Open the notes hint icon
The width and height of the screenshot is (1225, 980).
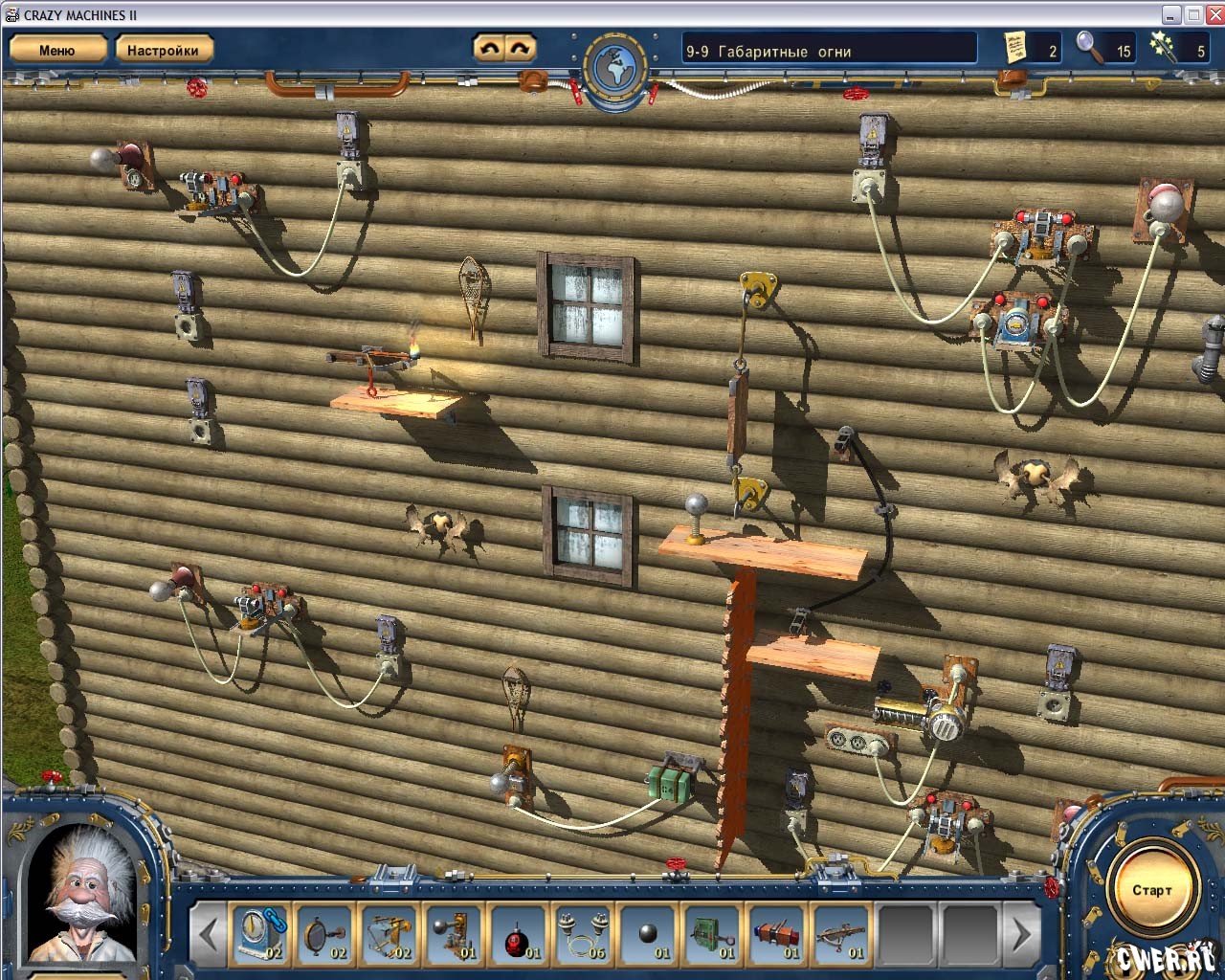(x=1015, y=48)
